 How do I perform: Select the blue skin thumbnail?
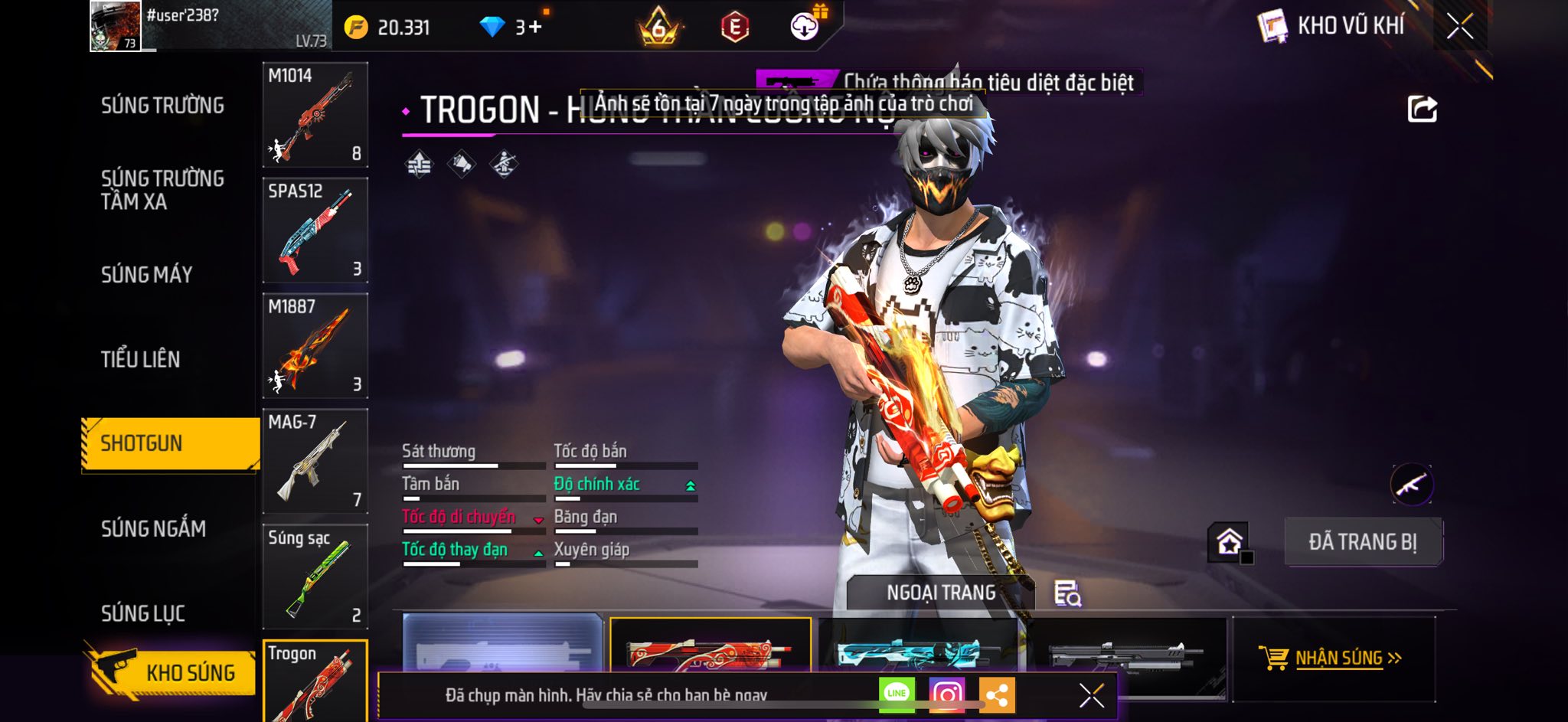click(917, 650)
